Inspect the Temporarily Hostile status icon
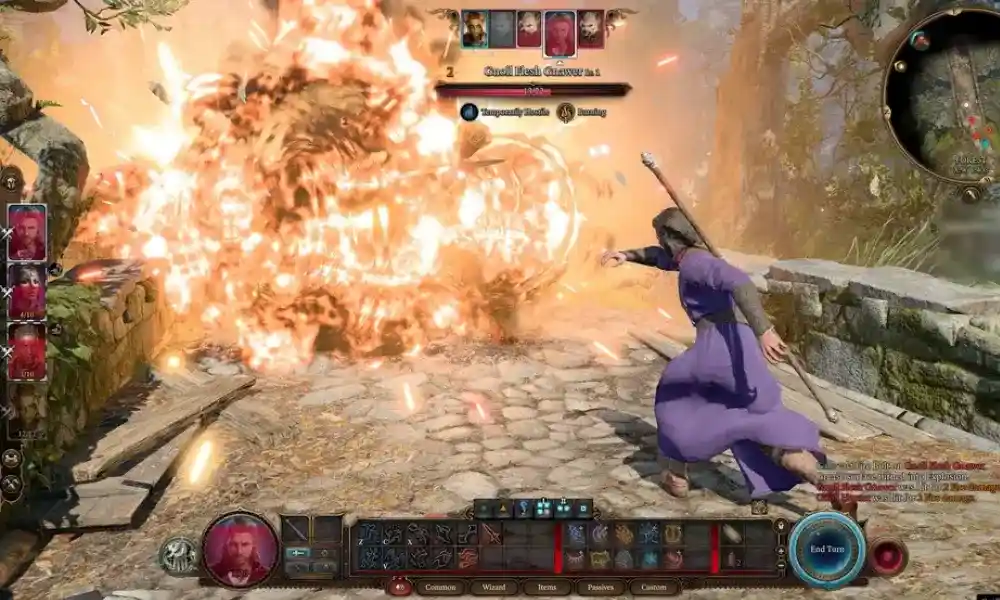Screen dimensions: 1000x600 click(469, 112)
